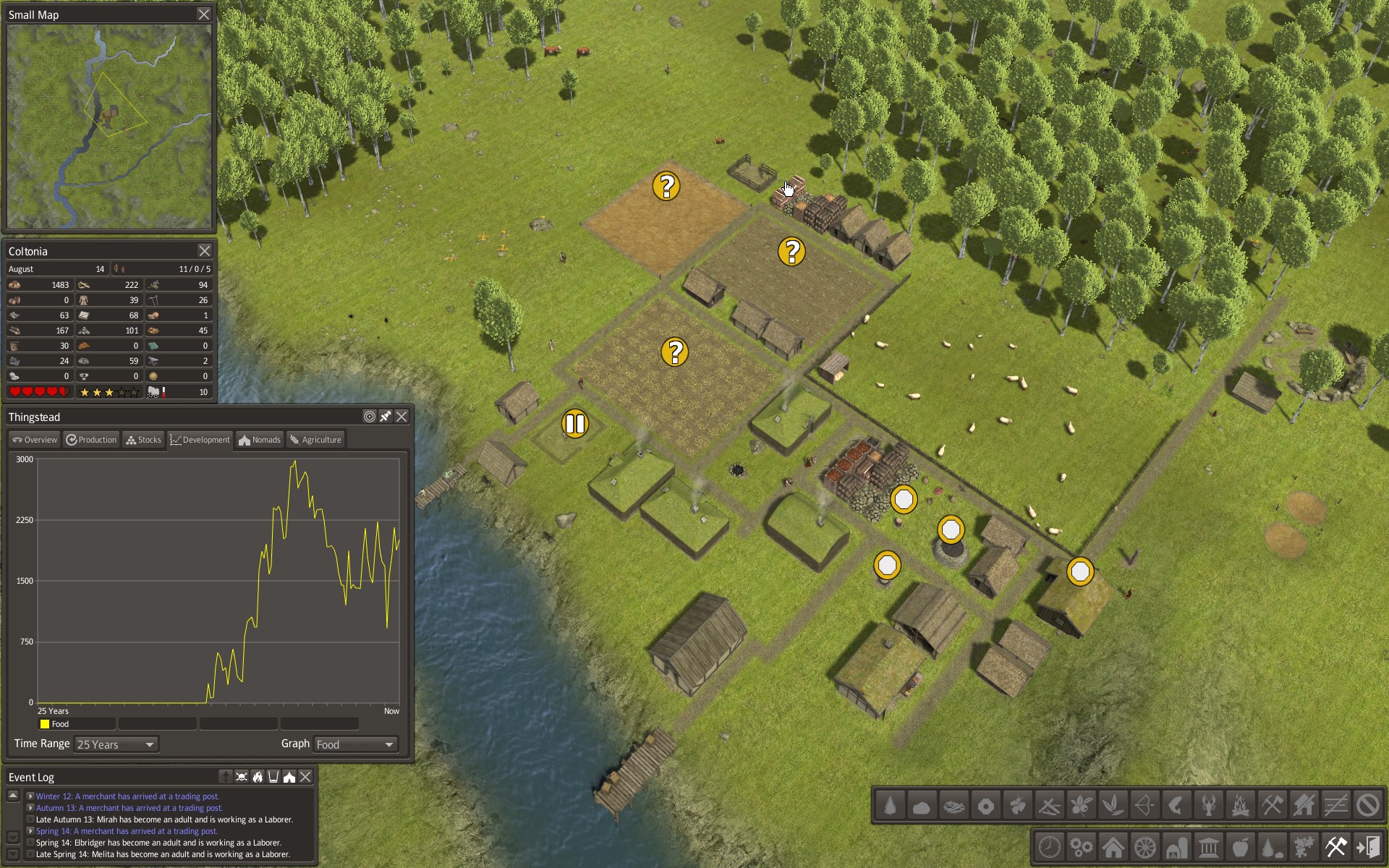
Task: Click the exit door menu icon
Action: click(x=1367, y=846)
